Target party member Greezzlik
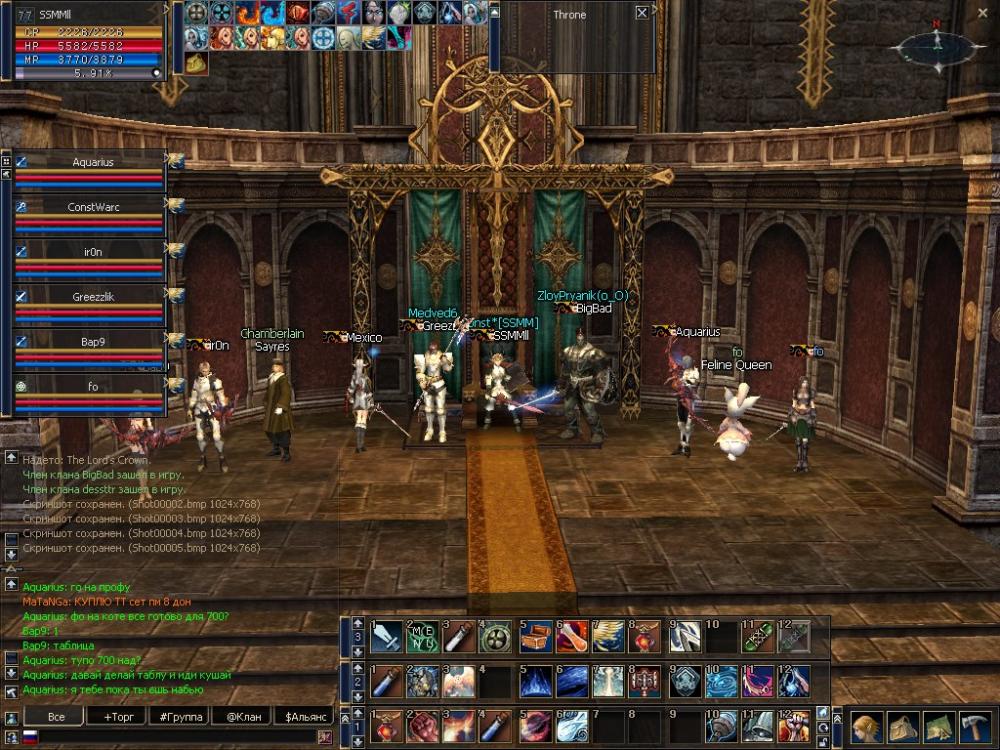The width and height of the screenshot is (1000, 750). tap(92, 296)
